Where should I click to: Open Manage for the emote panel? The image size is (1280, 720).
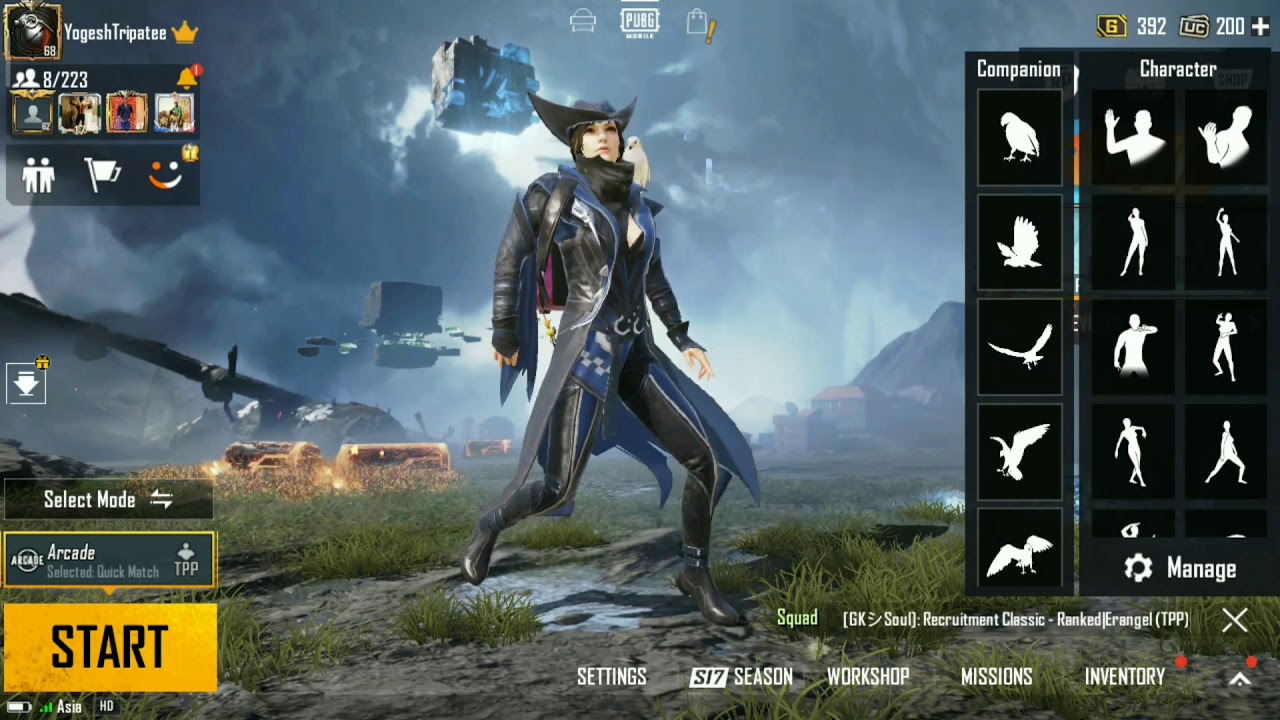click(1180, 569)
